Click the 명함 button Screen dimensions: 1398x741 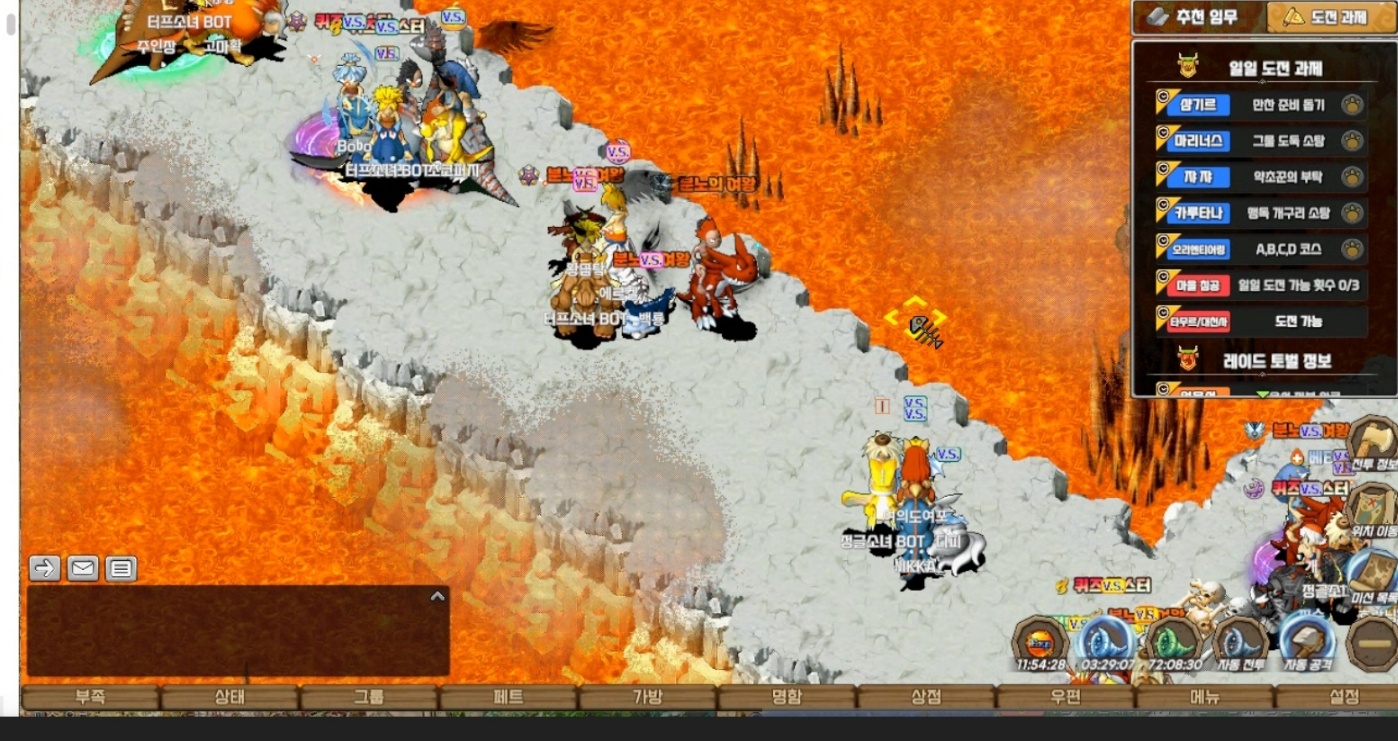coord(786,697)
